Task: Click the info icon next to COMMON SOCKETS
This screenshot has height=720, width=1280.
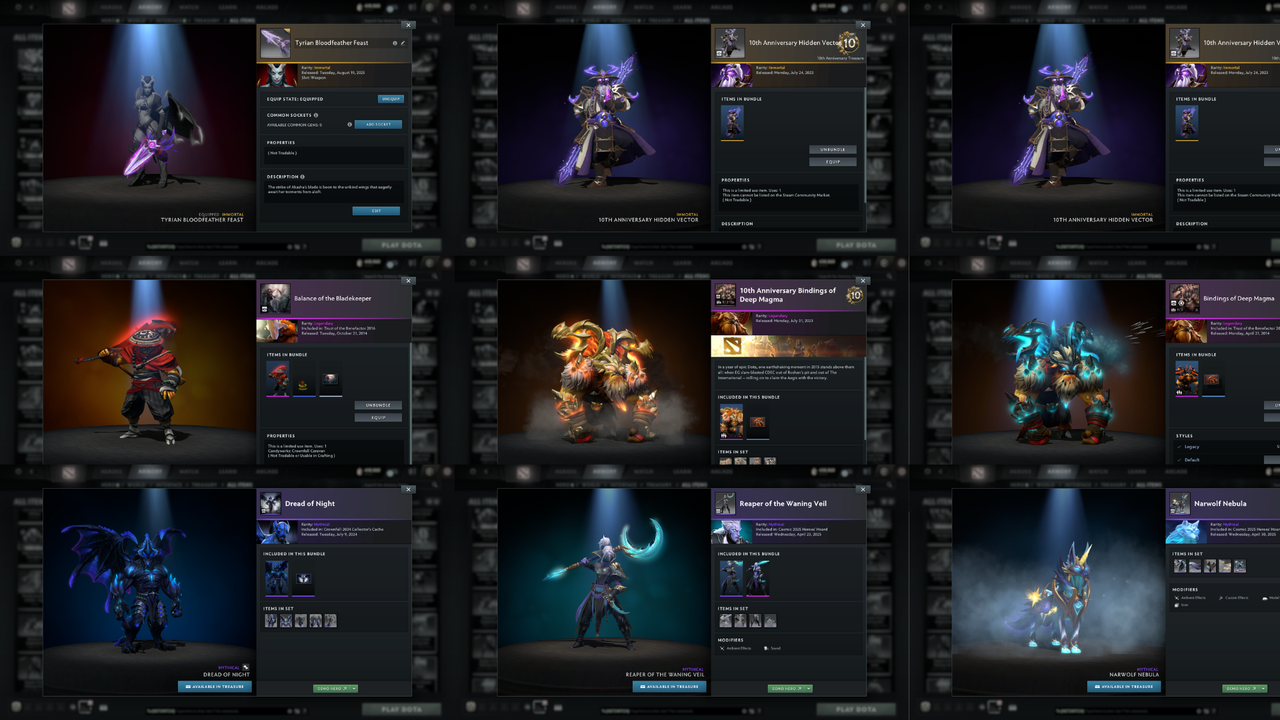Action: click(x=316, y=115)
